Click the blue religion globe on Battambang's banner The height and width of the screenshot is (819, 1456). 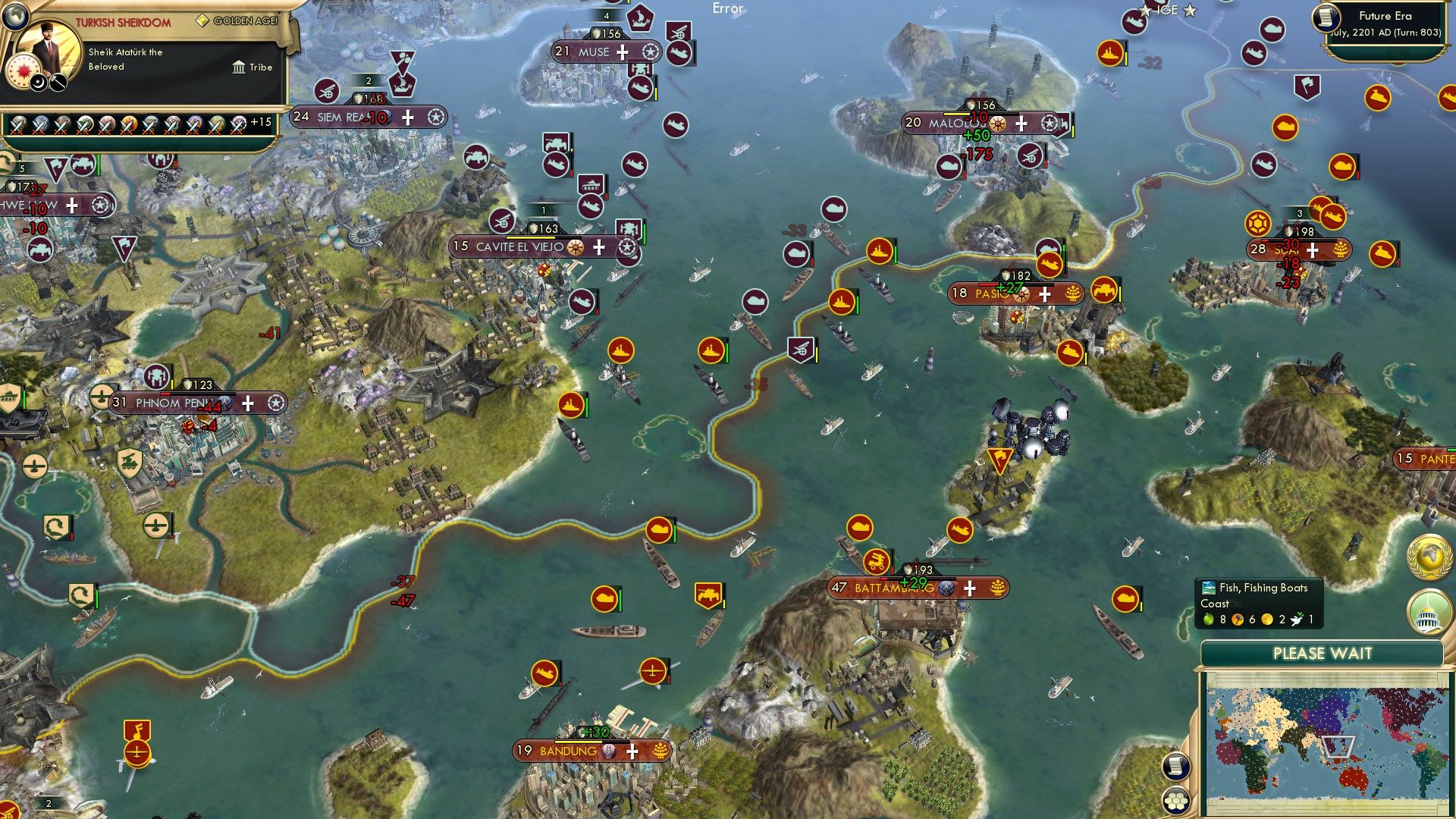tap(946, 588)
